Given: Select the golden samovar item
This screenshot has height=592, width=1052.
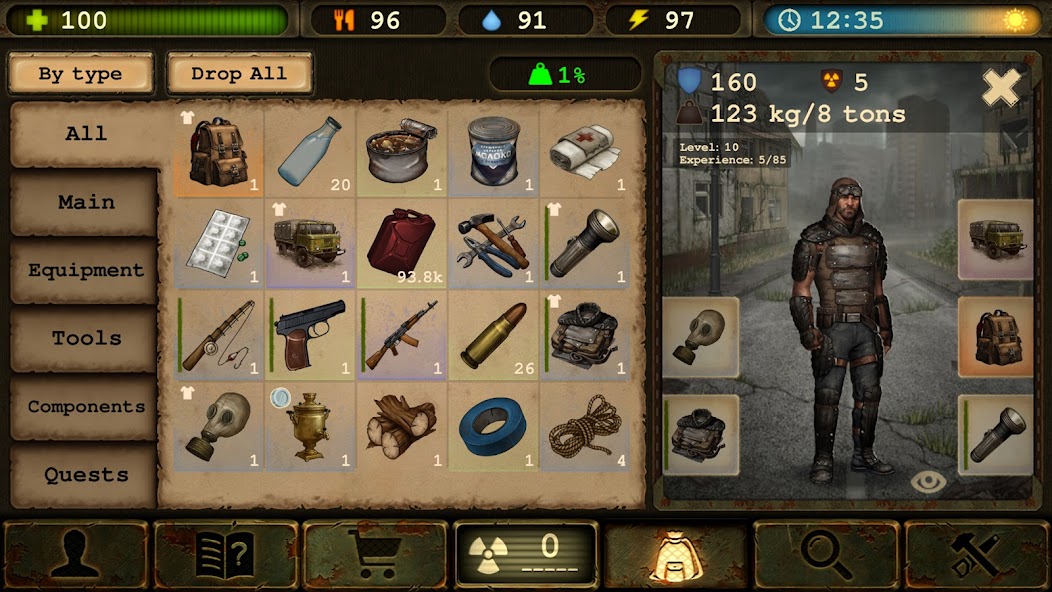Looking at the screenshot, I should (x=310, y=427).
